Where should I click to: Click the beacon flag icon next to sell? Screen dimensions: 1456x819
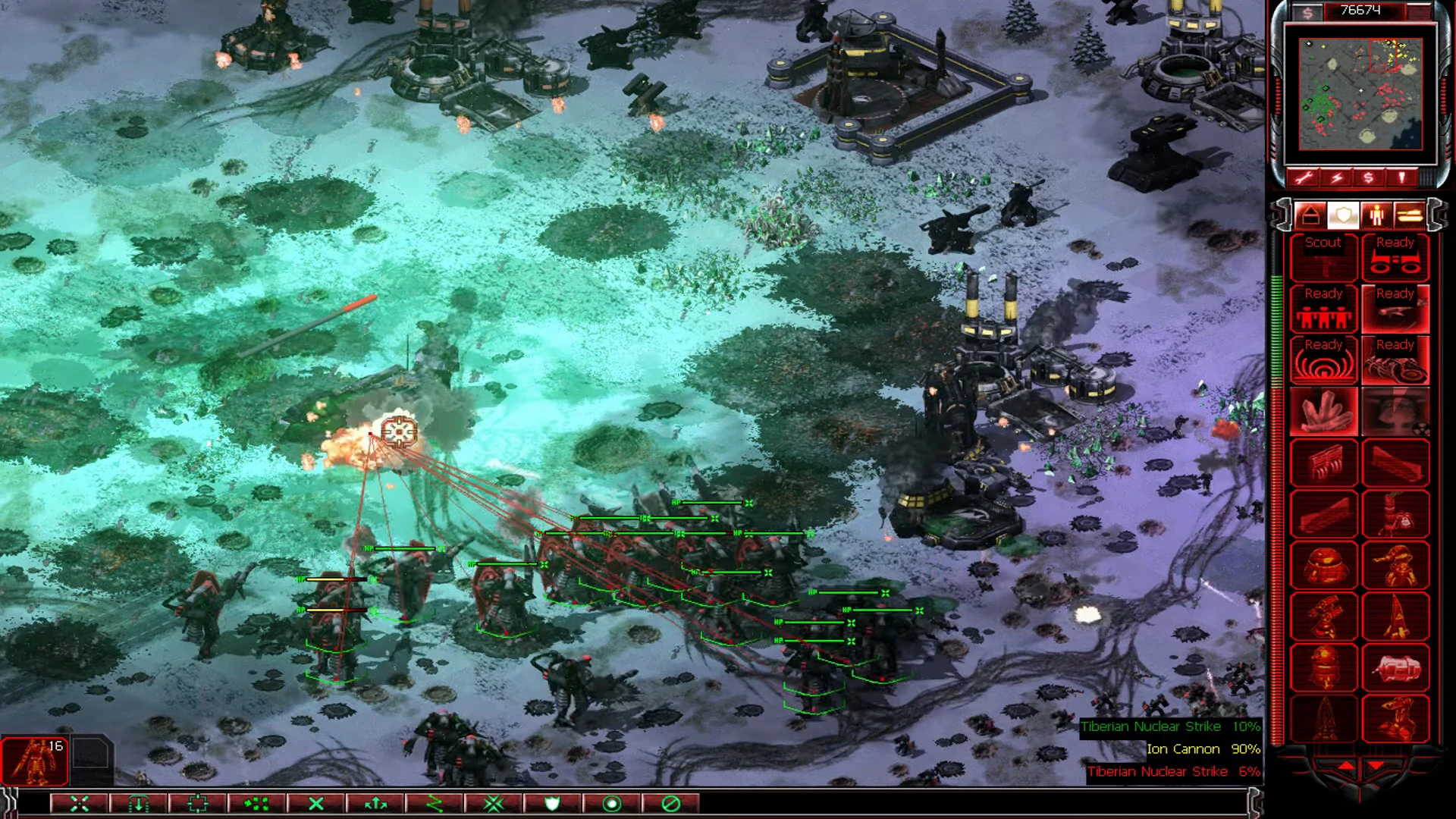click(x=1402, y=176)
